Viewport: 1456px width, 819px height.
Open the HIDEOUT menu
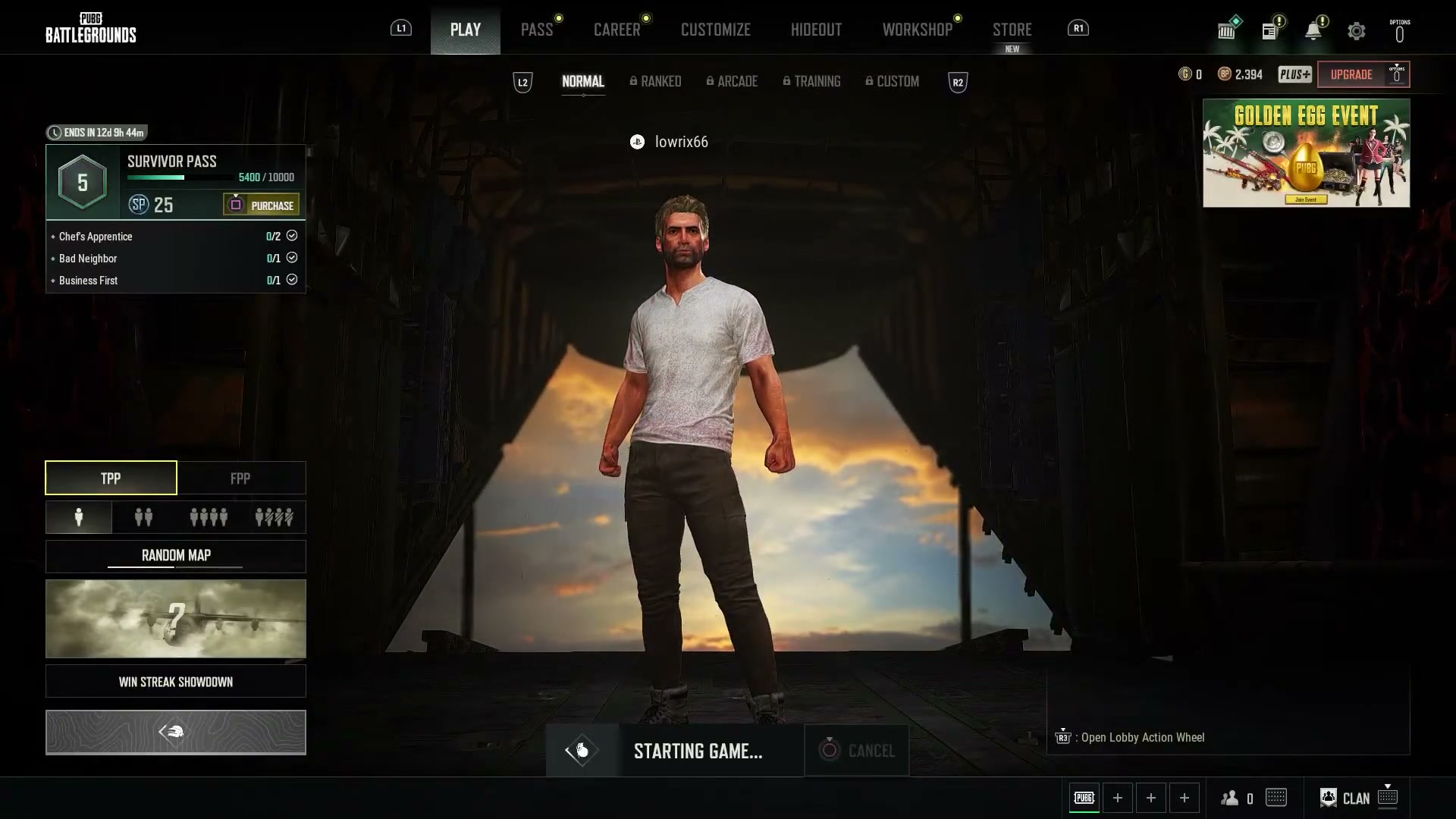point(816,30)
